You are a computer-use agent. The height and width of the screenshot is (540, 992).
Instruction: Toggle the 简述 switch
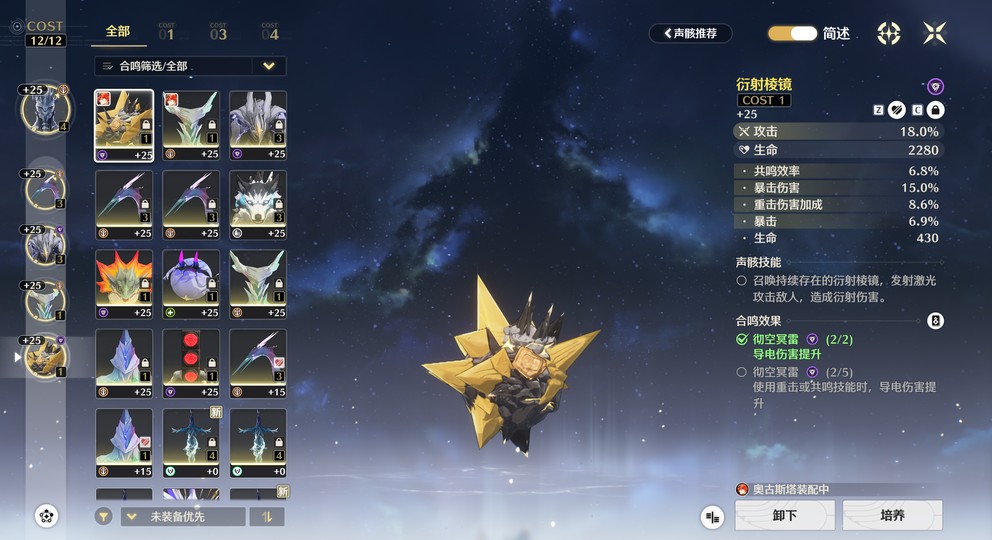click(793, 33)
